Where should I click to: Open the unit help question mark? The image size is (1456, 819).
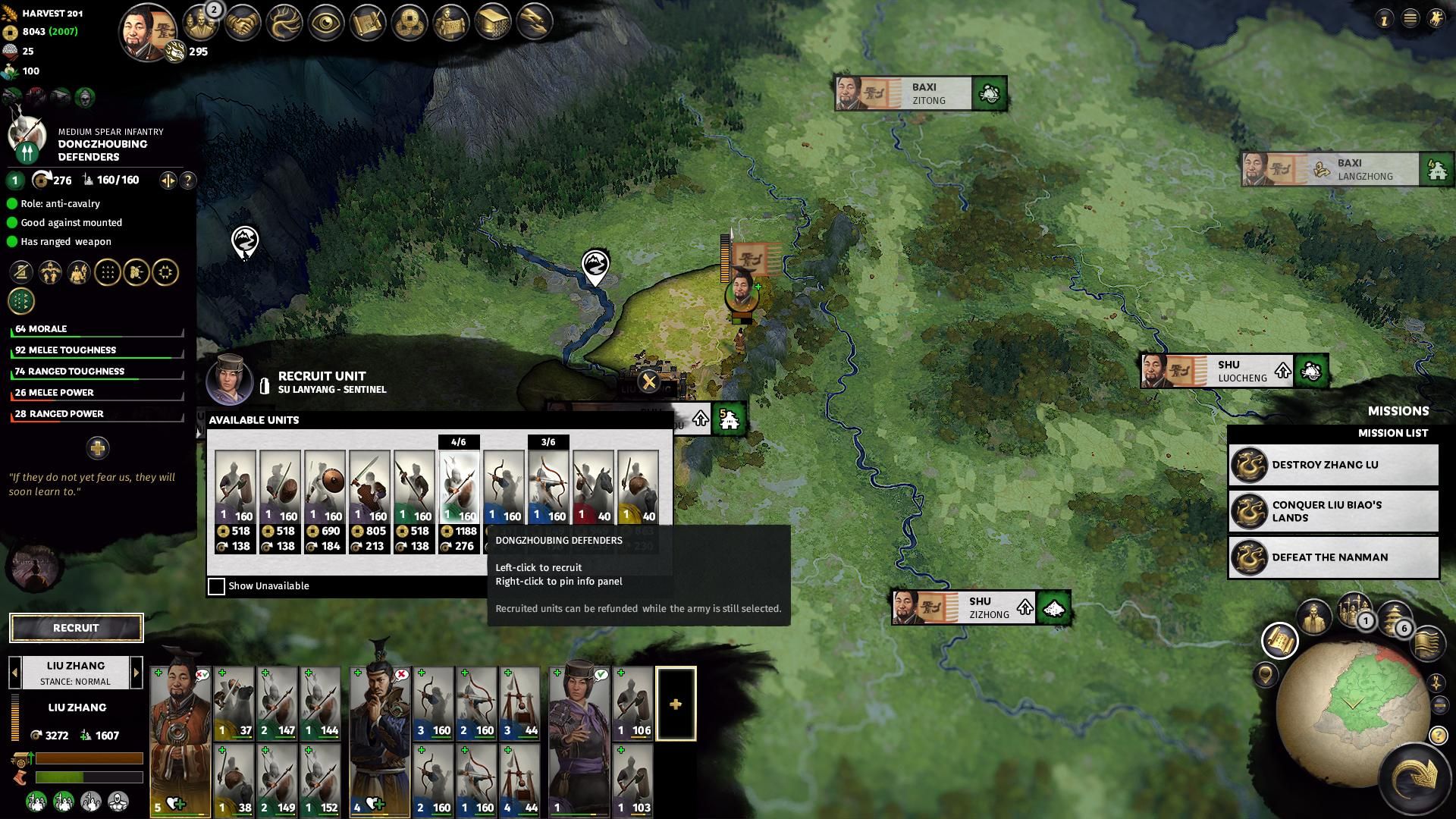tap(188, 180)
